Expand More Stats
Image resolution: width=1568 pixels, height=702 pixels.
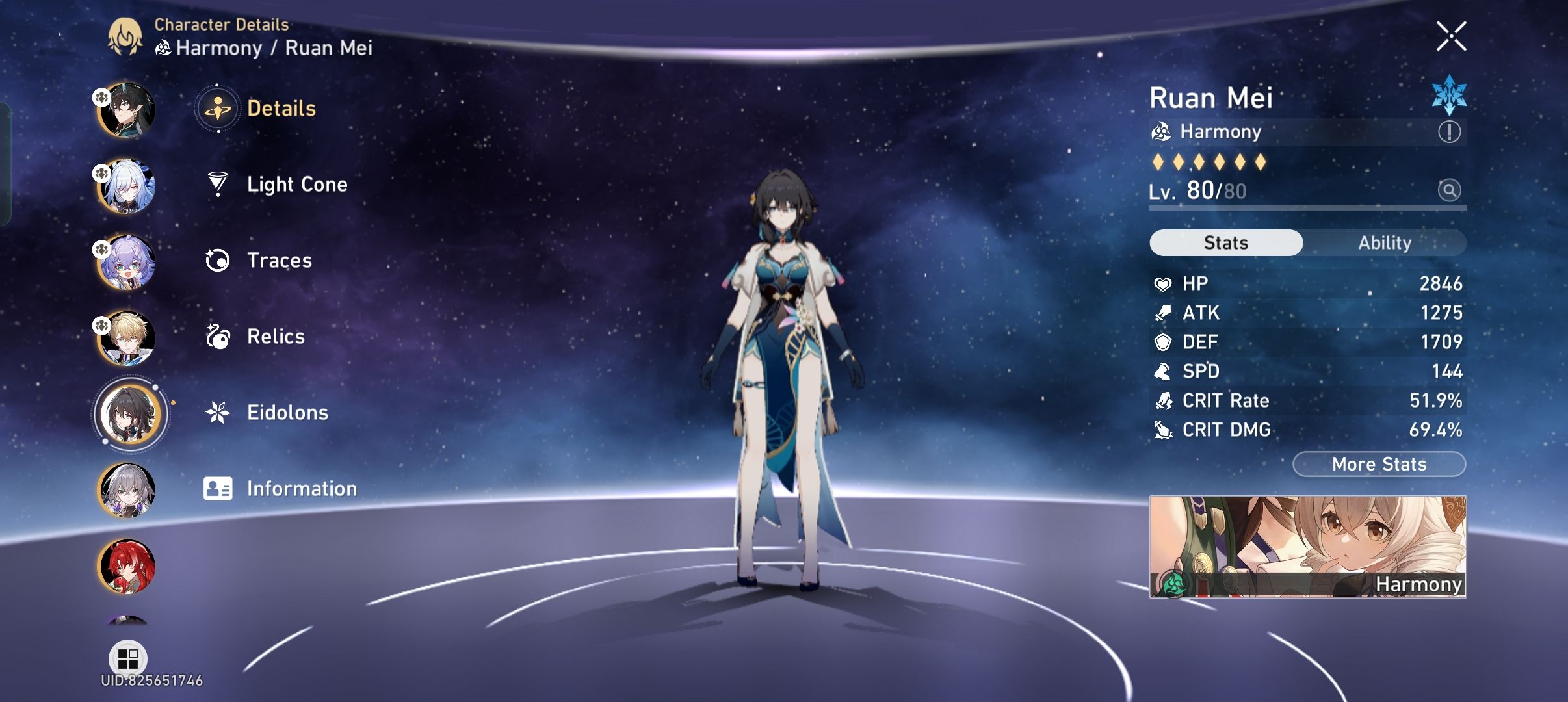coord(1379,463)
